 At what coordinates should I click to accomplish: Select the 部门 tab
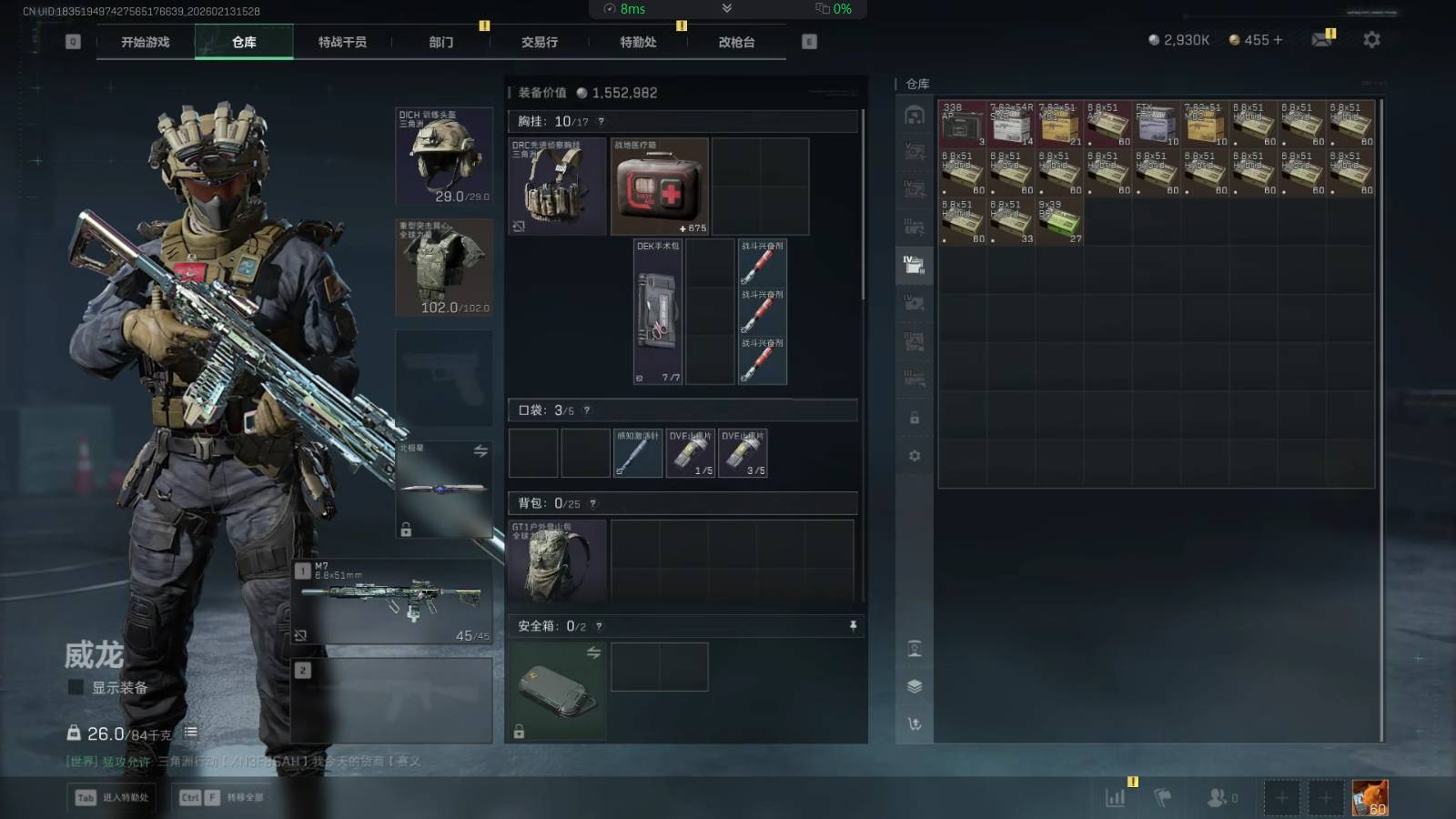441,42
